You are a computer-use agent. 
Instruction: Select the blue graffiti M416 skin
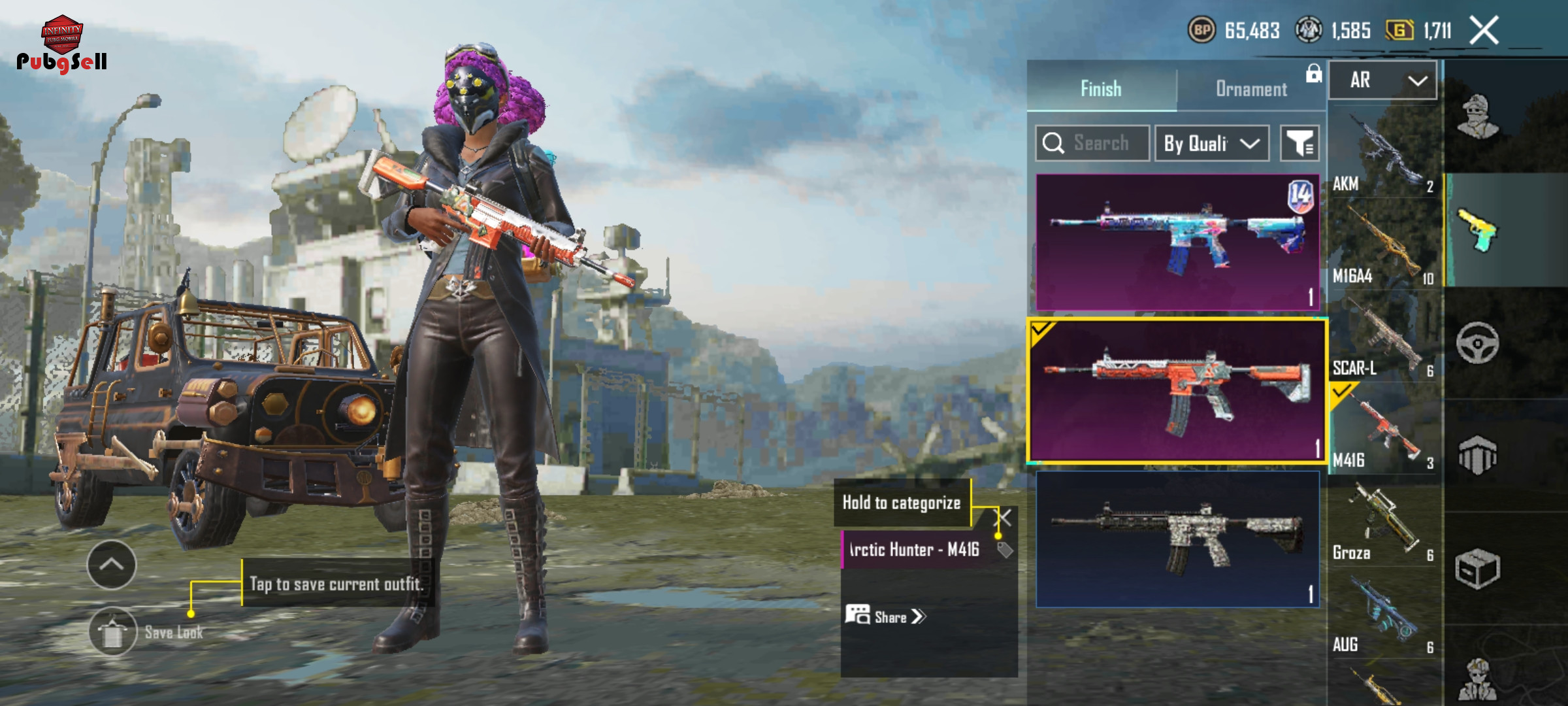[1177, 242]
